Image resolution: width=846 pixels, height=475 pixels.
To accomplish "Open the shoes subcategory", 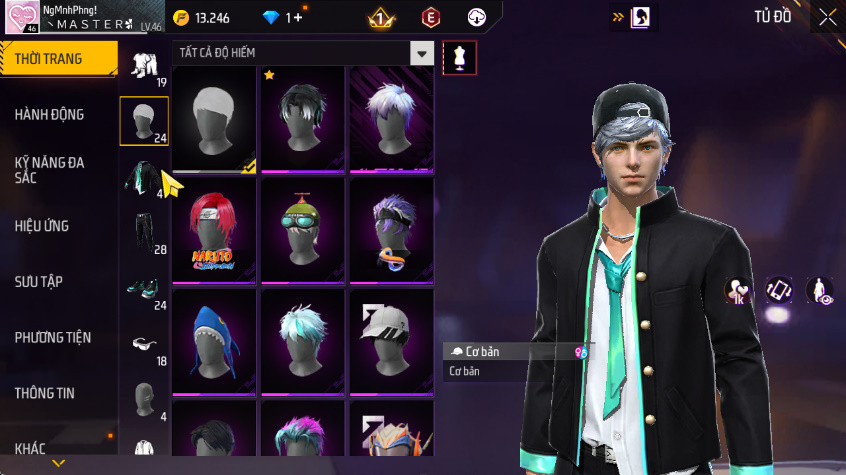I will pyautogui.click(x=143, y=289).
